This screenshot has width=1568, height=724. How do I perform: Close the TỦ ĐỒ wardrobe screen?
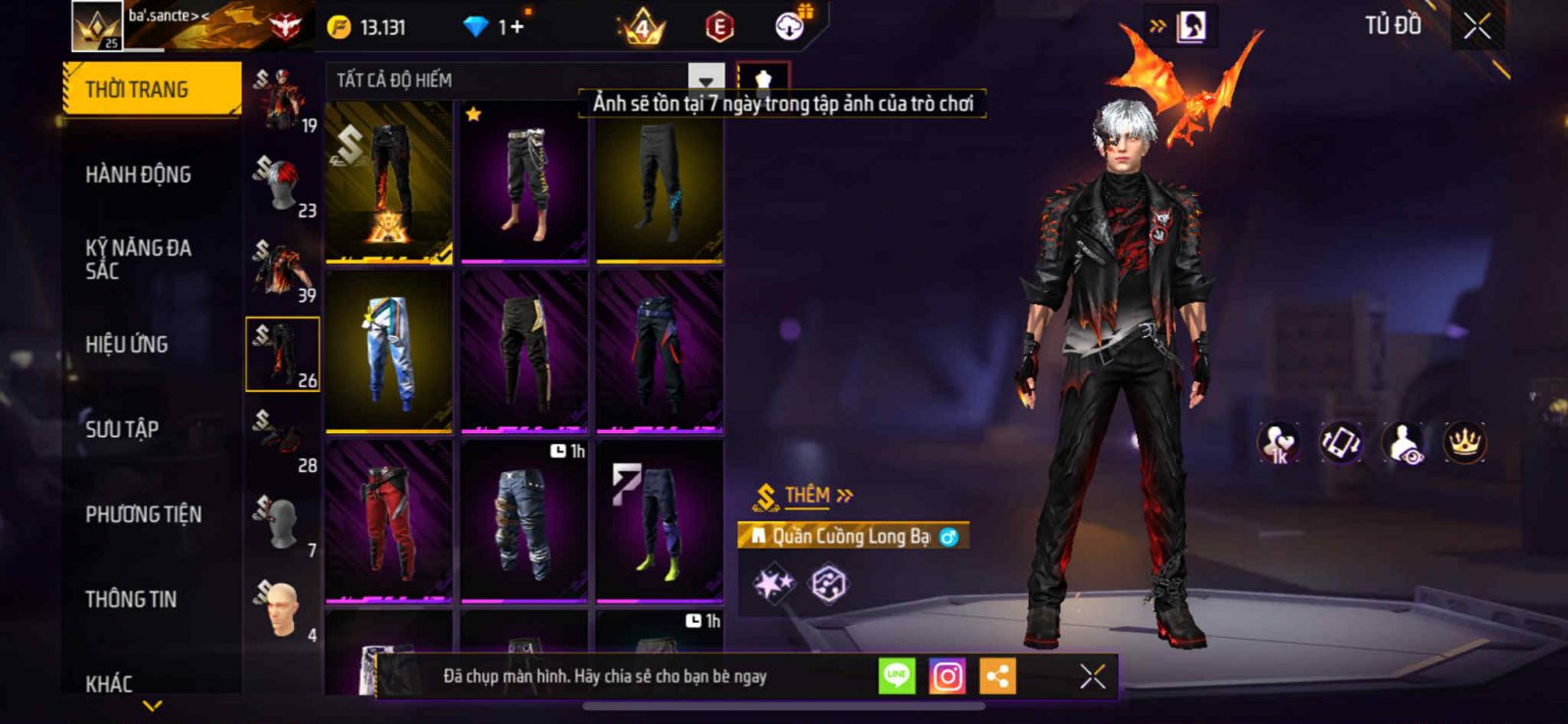(1477, 26)
